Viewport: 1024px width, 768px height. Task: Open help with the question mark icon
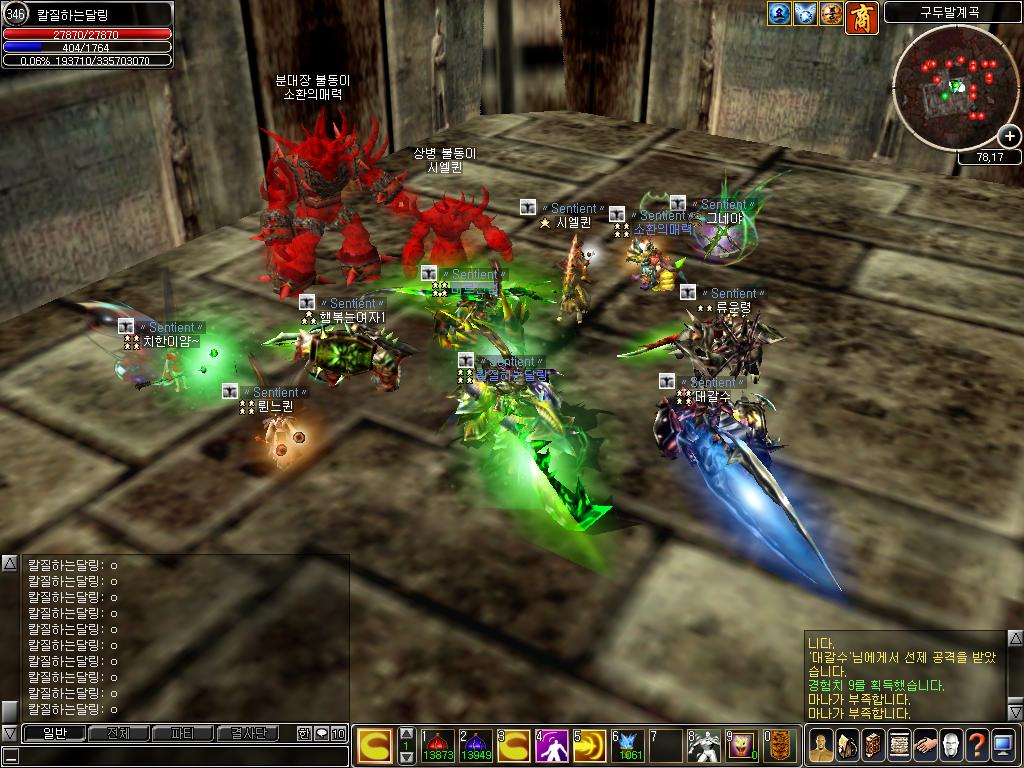[976, 745]
